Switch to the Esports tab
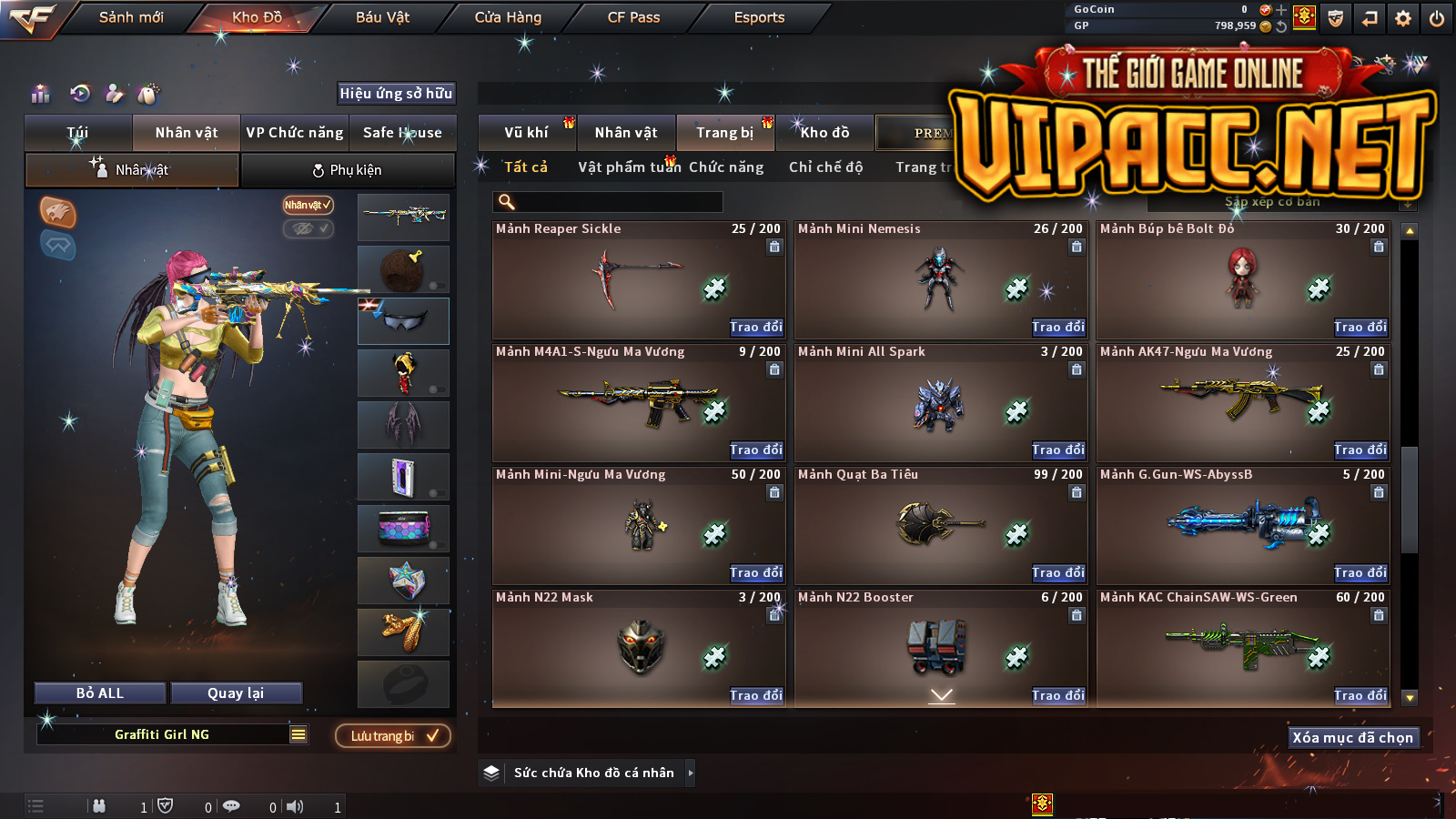The height and width of the screenshot is (819, 1456). [x=759, y=17]
